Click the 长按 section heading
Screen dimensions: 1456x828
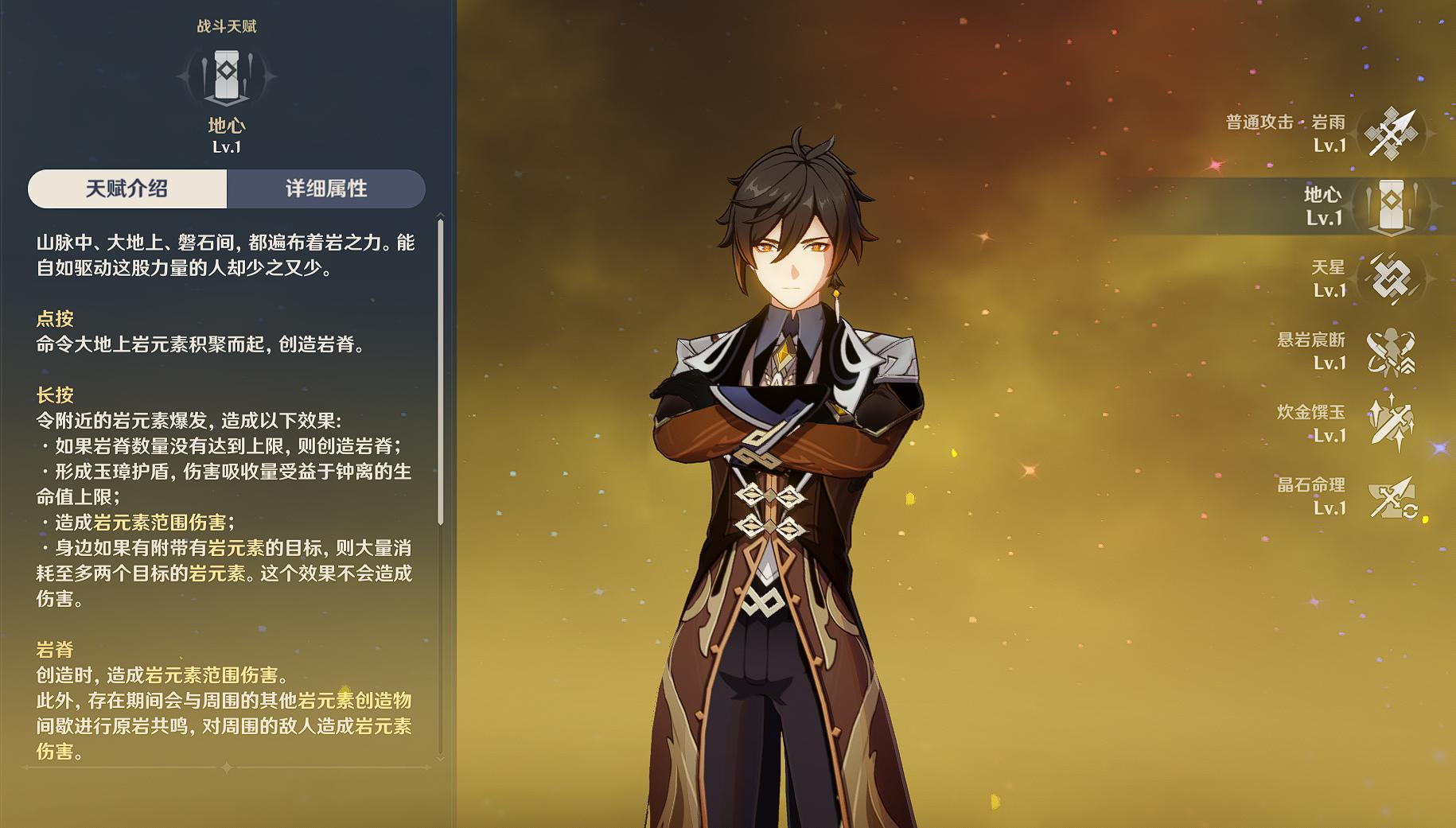55,395
